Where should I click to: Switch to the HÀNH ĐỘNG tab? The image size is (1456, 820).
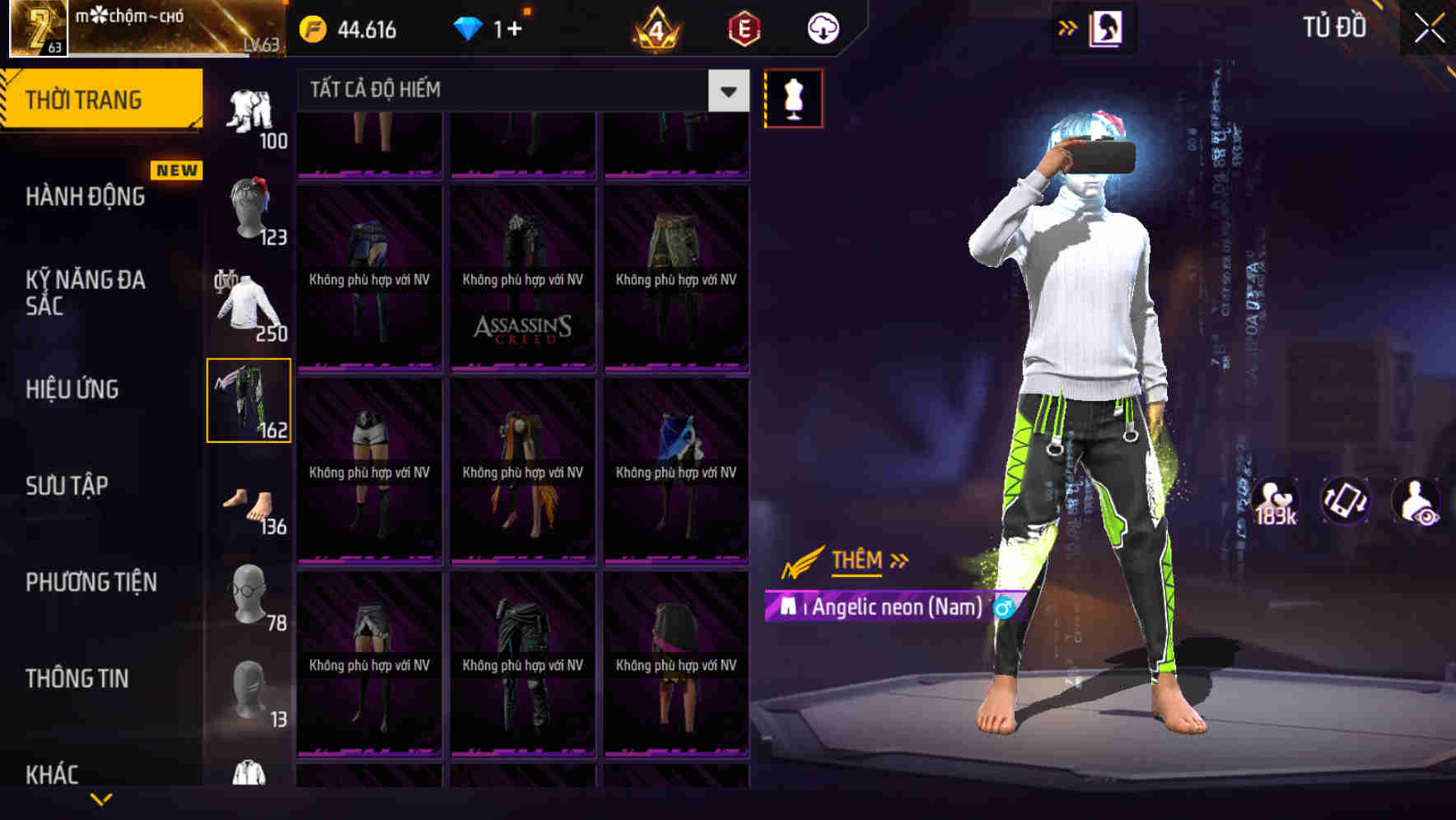85,197
